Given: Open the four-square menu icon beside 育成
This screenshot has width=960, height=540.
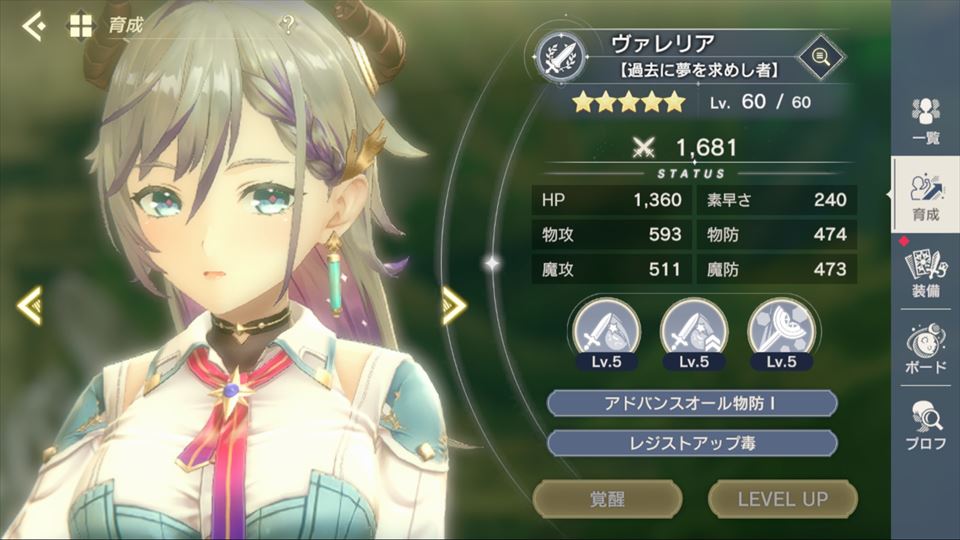Looking at the screenshot, I should point(80,26).
